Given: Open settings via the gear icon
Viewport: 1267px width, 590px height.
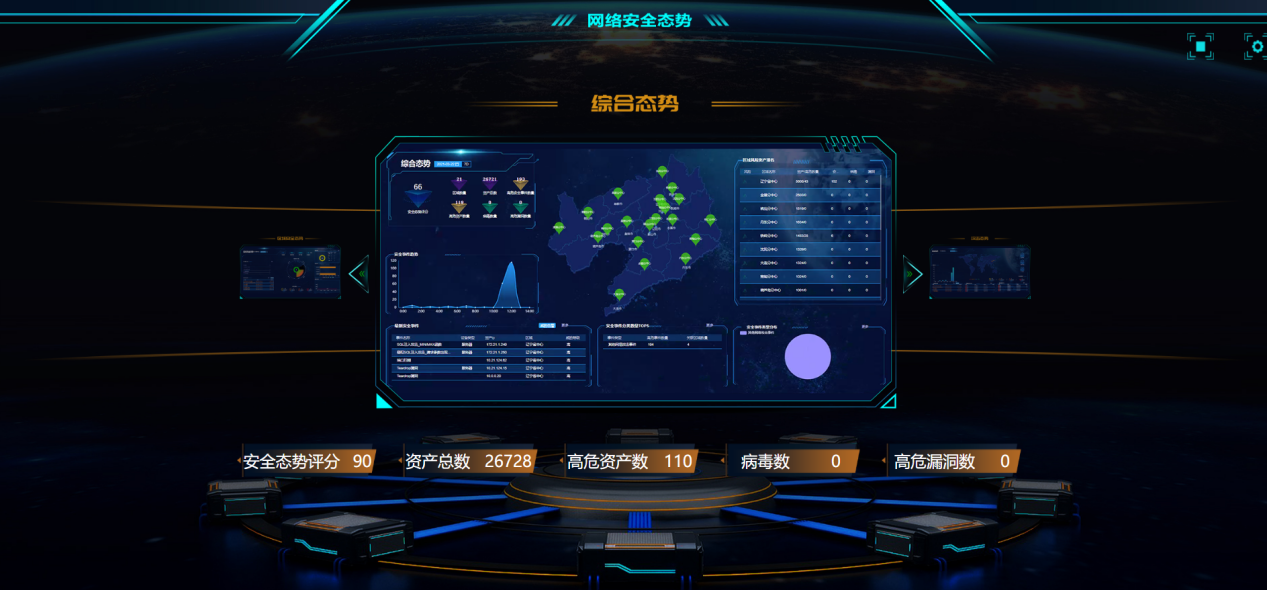Looking at the screenshot, I should tap(1256, 46).
